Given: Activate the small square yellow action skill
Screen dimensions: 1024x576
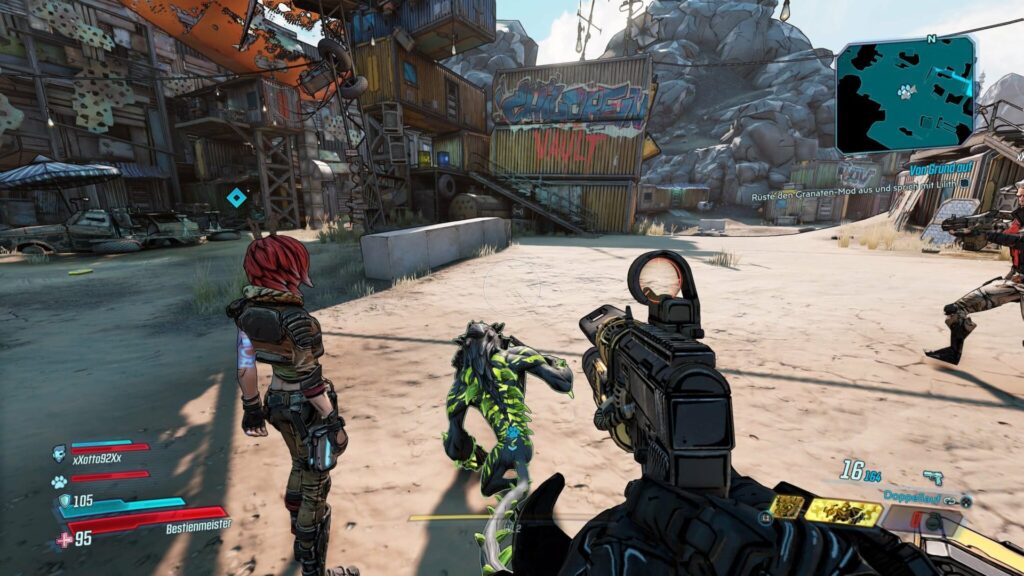Looking at the screenshot, I should click(x=787, y=507).
